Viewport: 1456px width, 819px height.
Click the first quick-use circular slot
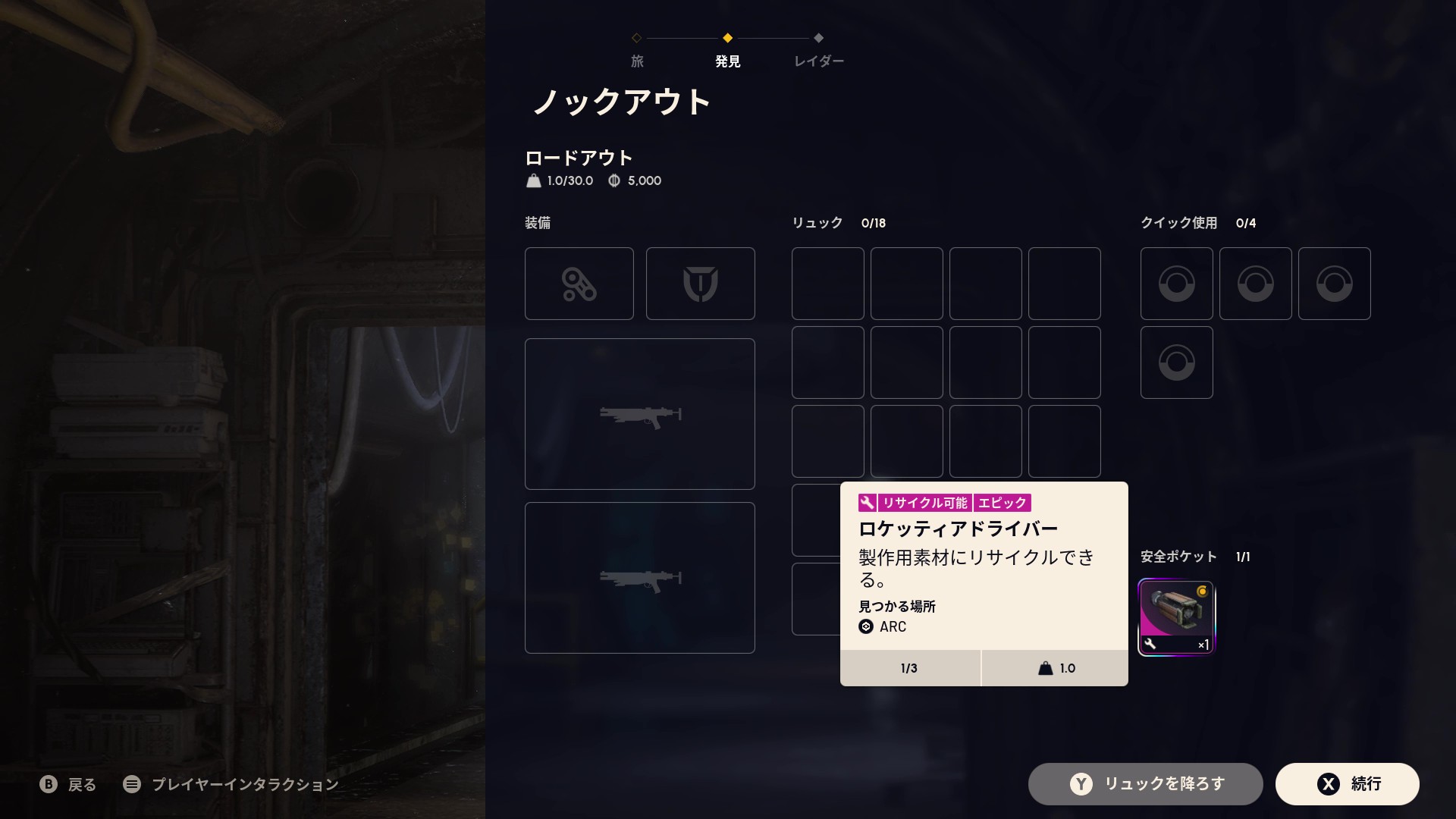[1176, 283]
